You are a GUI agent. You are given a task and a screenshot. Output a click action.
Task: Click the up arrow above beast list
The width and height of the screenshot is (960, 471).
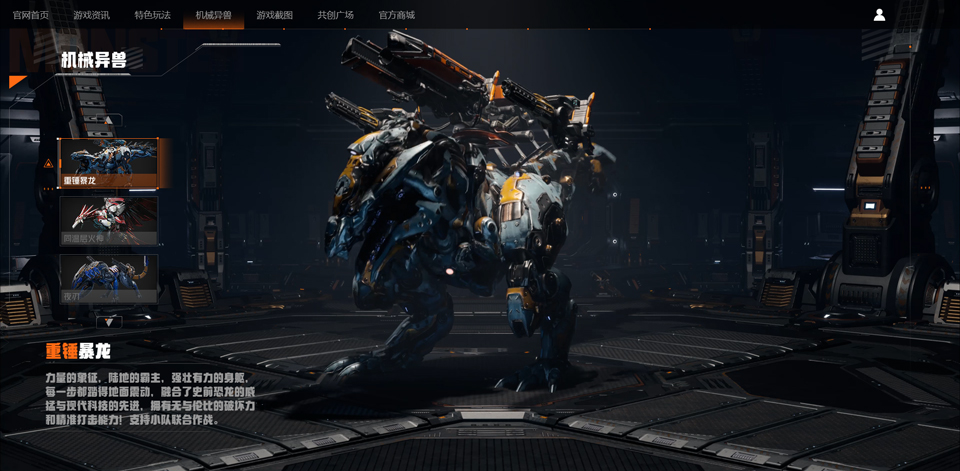(109, 121)
